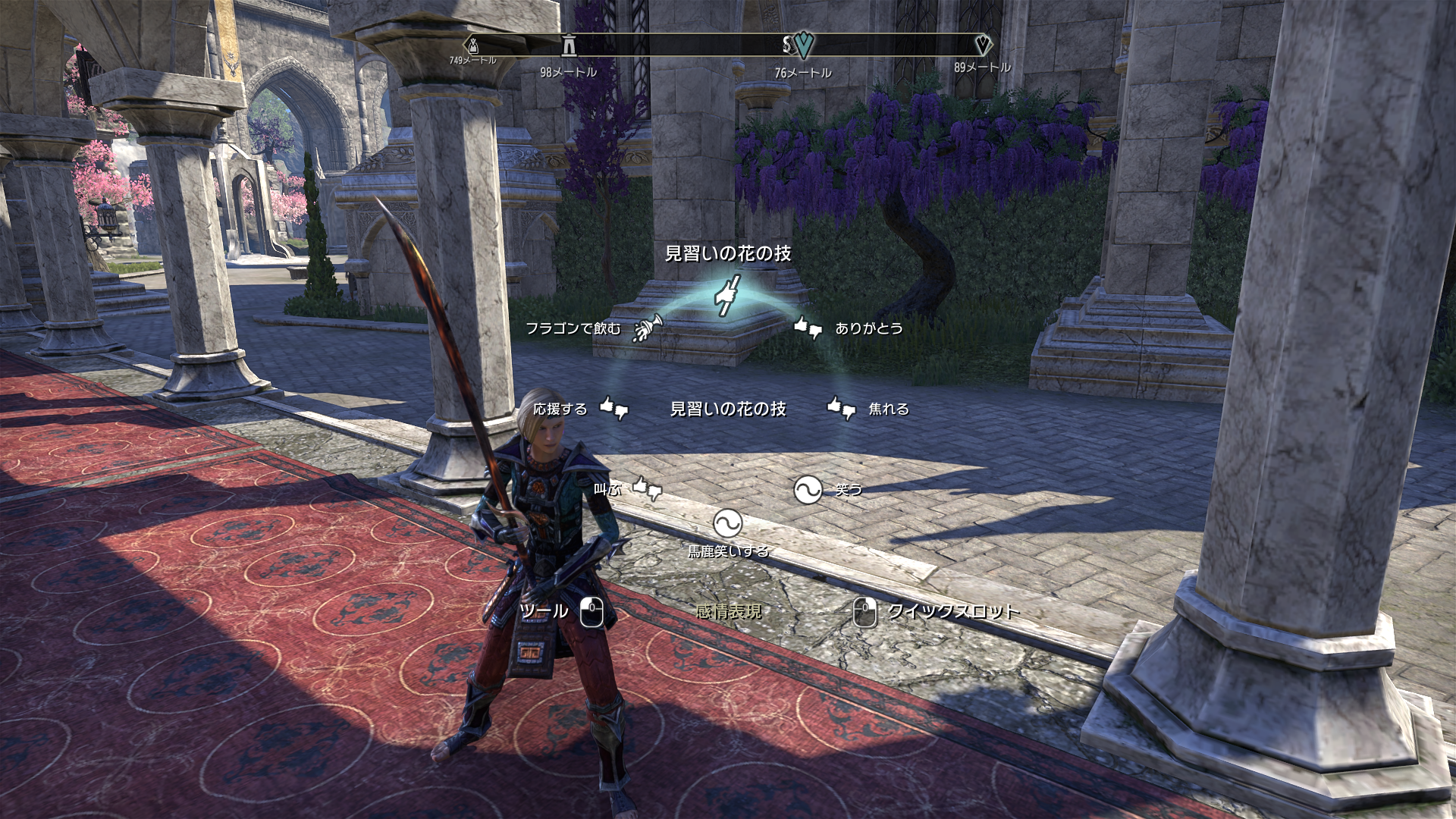Select the 見習いの花の技 emote icon
Image resolution: width=1456 pixels, height=819 pixels.
tap(727, 295)
